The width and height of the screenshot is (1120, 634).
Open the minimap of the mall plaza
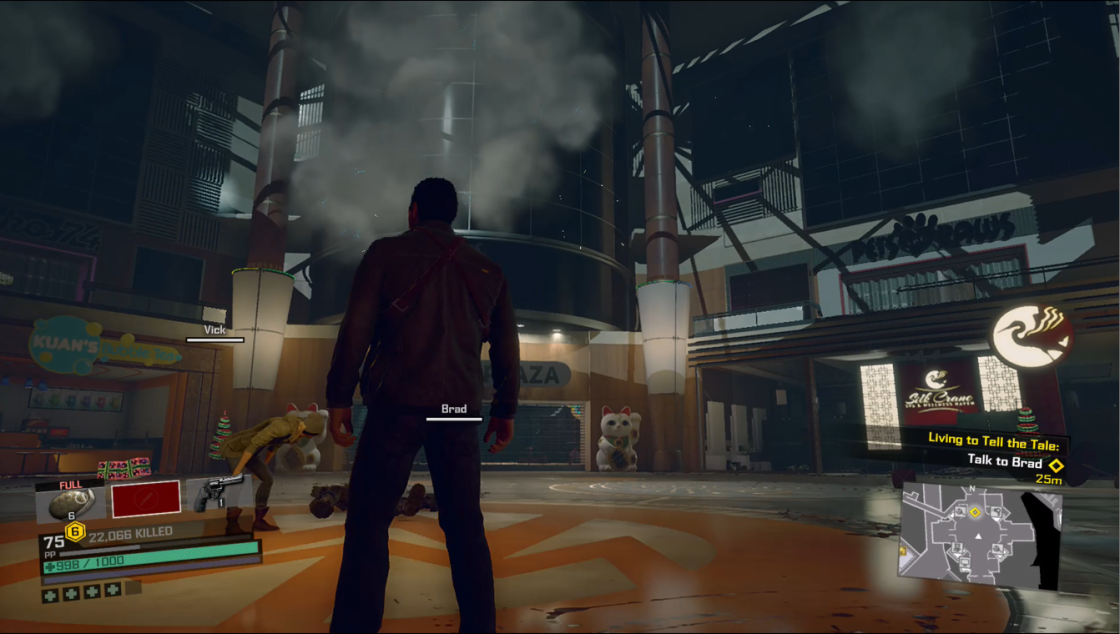click(980, 536)
